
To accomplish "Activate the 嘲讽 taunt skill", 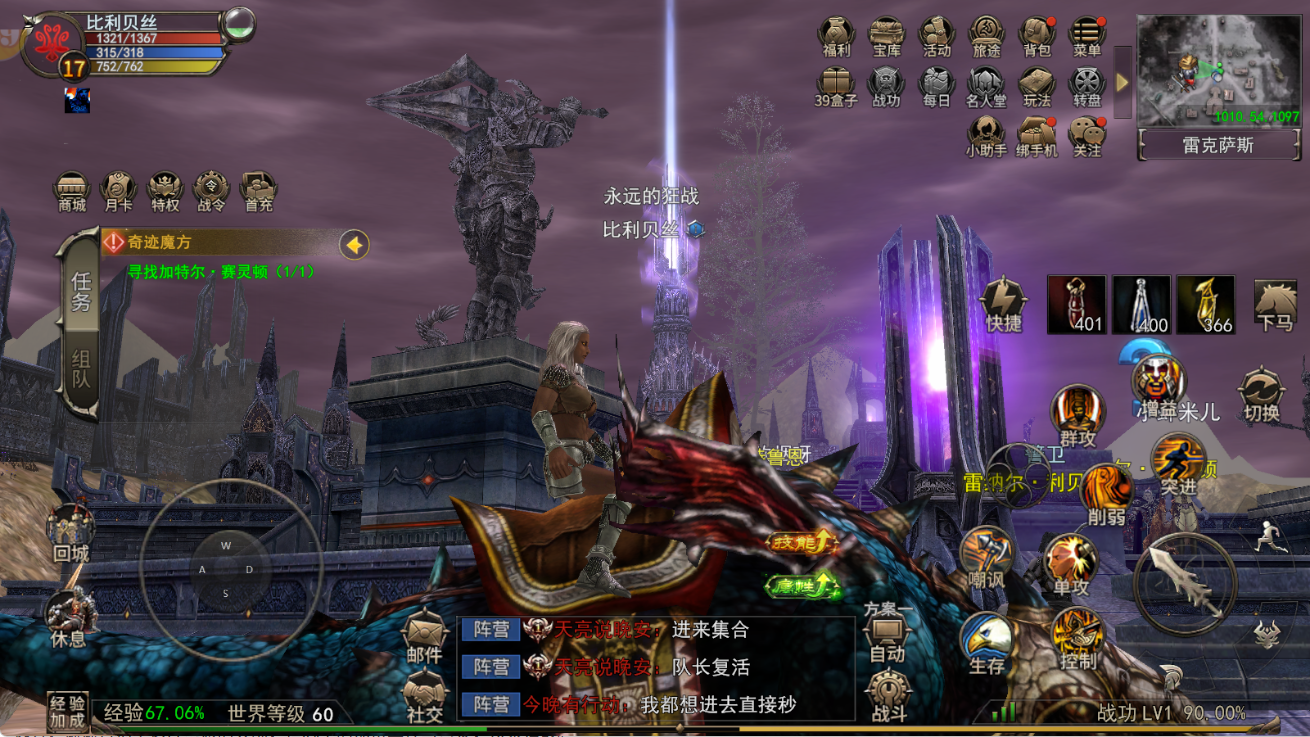I will pos(986,558).
